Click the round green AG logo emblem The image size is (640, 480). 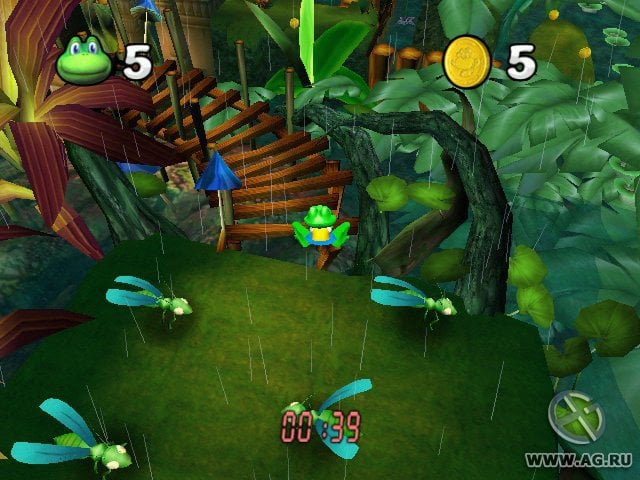tap(577, 415)
